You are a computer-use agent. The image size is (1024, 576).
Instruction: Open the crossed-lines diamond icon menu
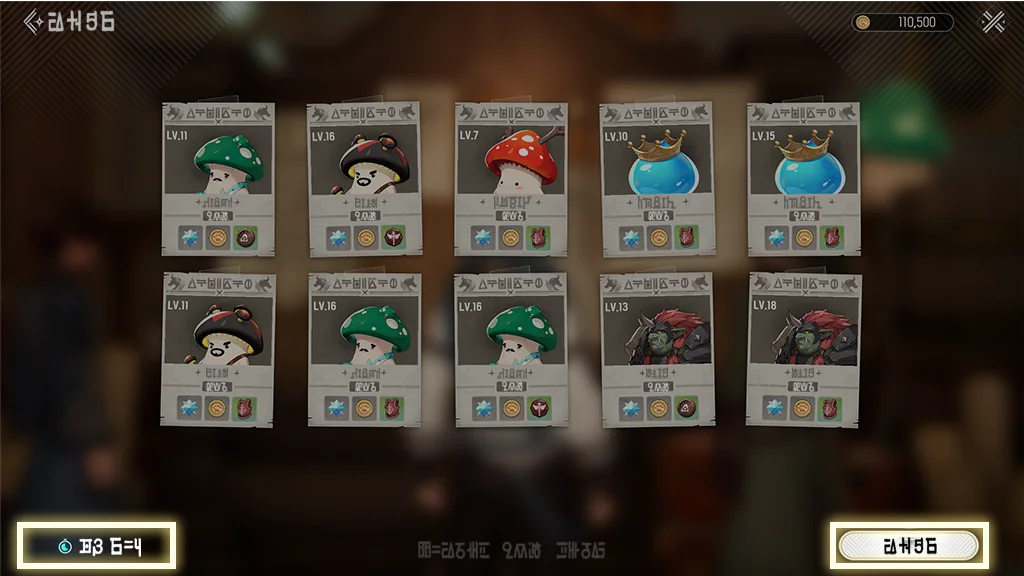tap(993, 22)
